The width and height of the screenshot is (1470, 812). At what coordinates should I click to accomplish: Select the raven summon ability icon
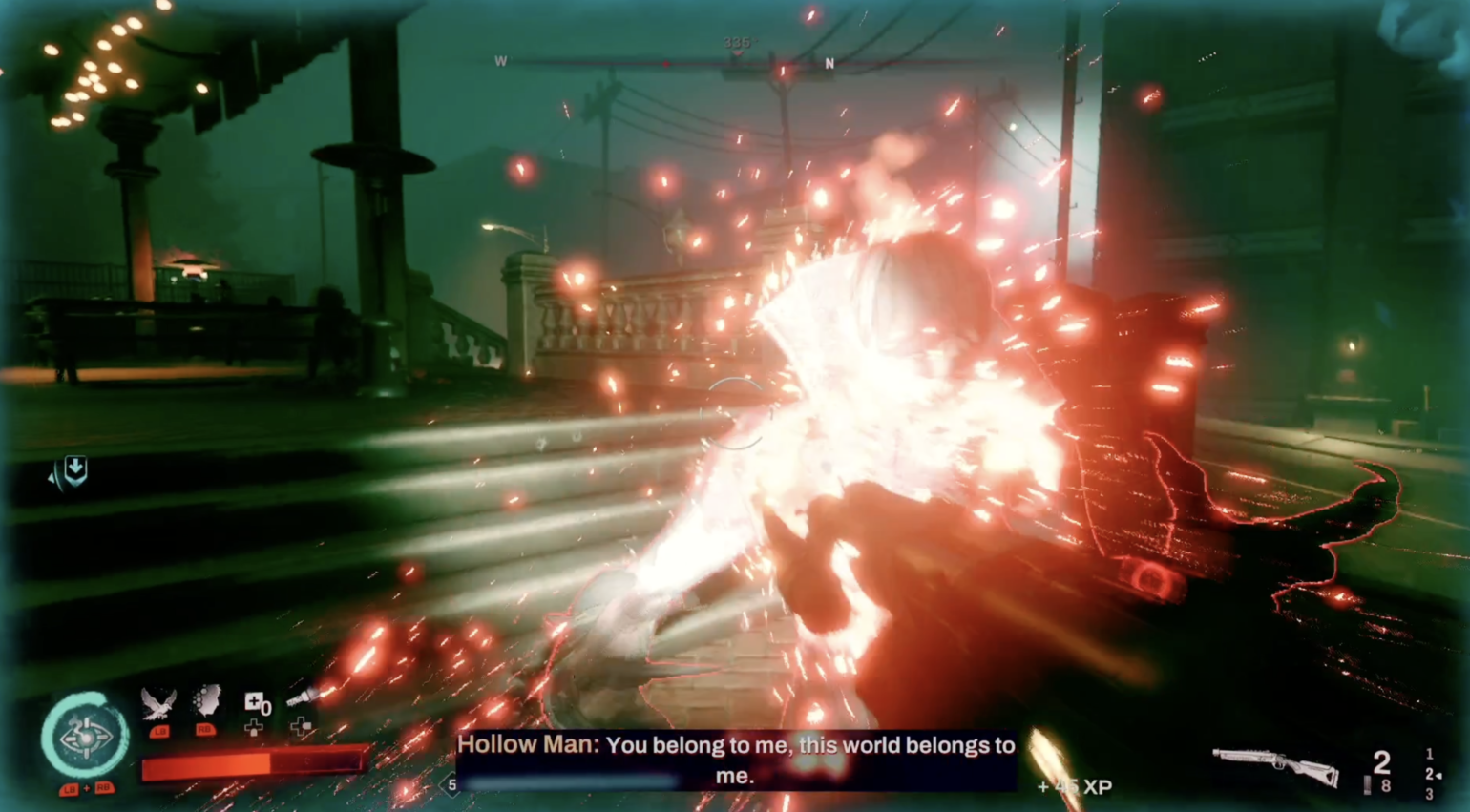tap(159, 702)
